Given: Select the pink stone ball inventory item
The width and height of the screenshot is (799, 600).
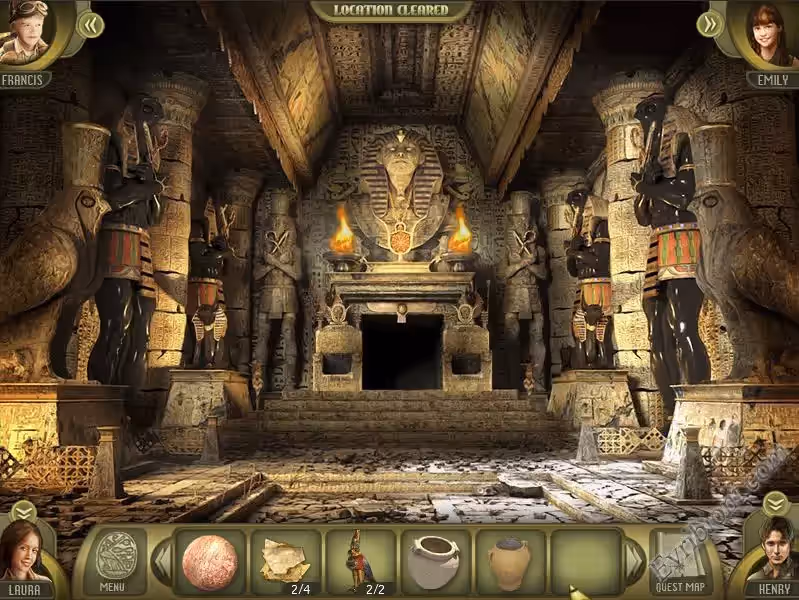Looking at the screenshot, I should point(209,561).
